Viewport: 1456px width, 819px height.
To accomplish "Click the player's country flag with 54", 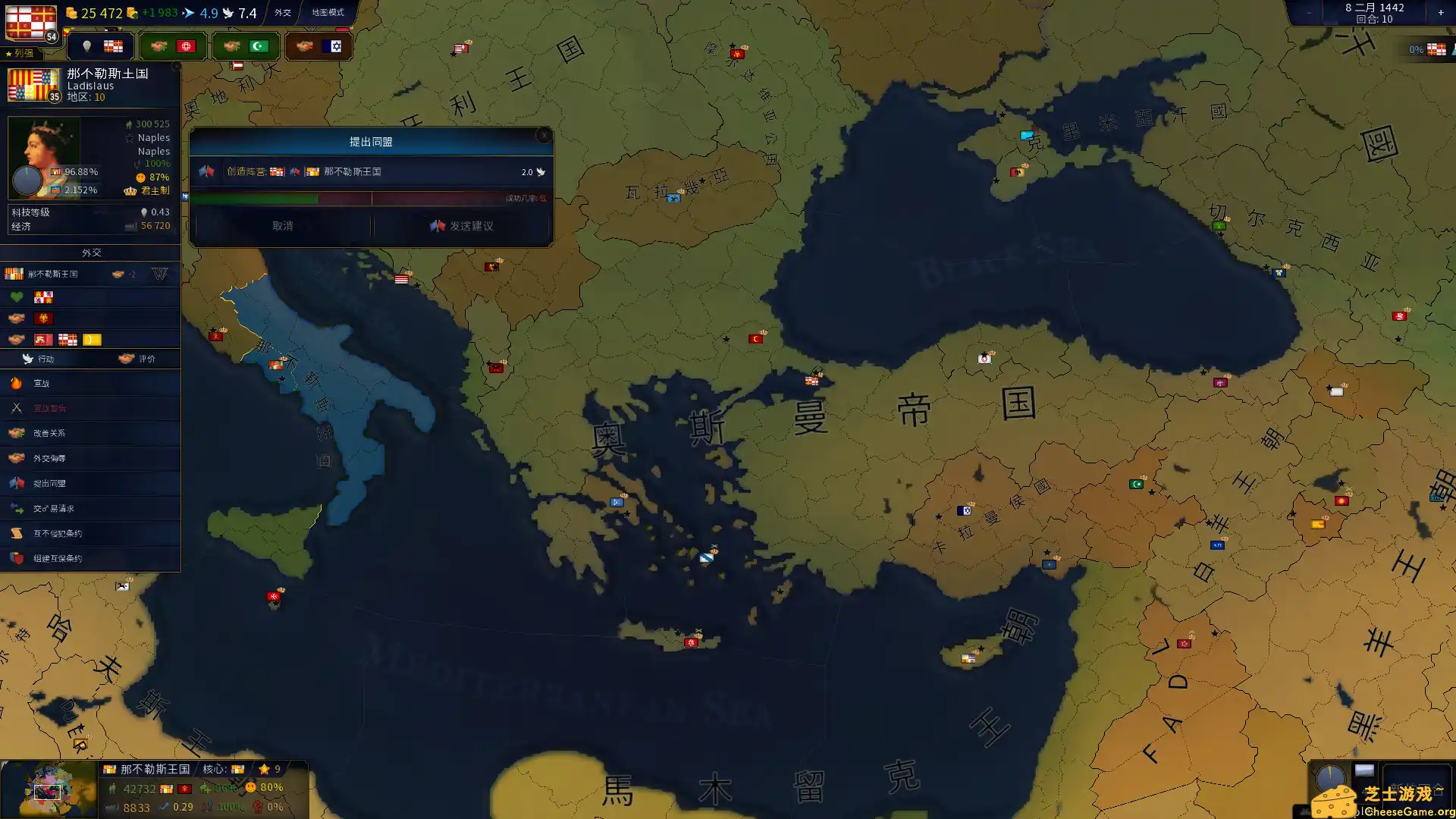I will (x=31, y=23).
